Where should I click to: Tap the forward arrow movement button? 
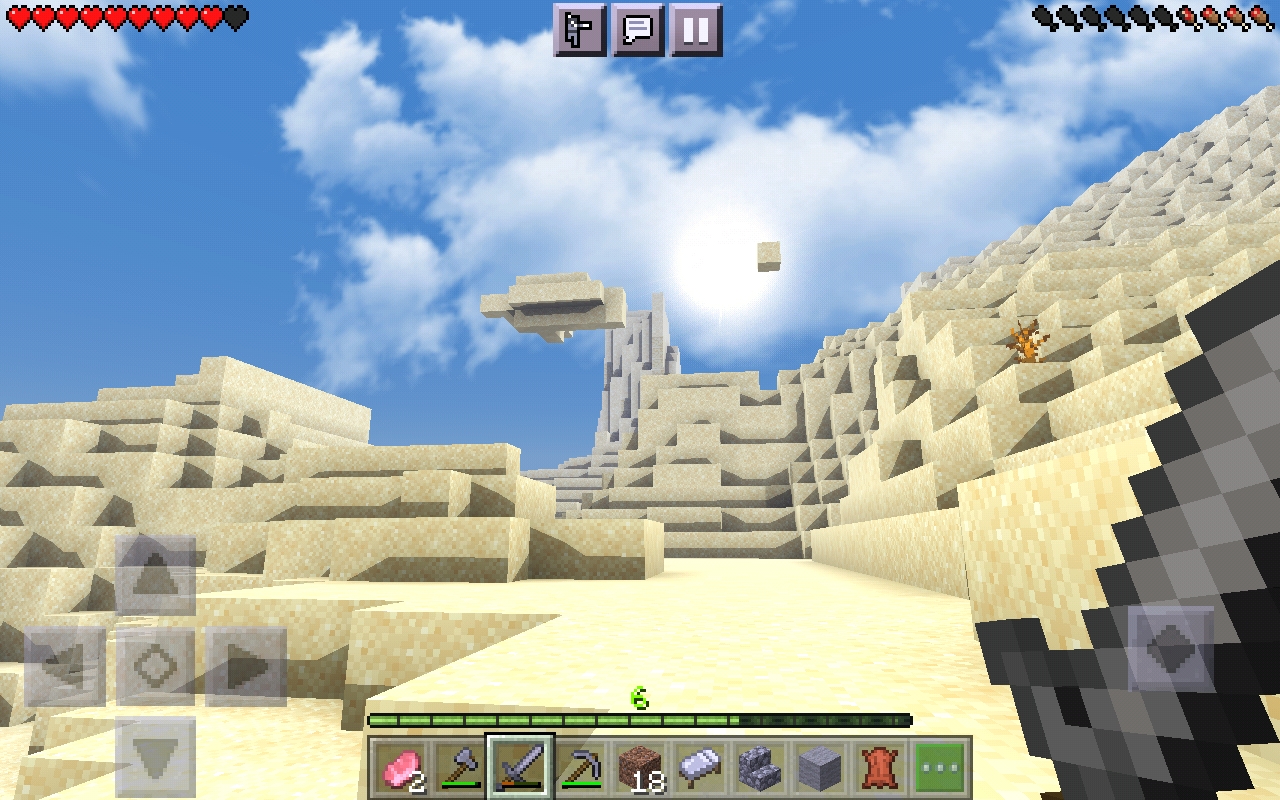click(x=155, y=575)
